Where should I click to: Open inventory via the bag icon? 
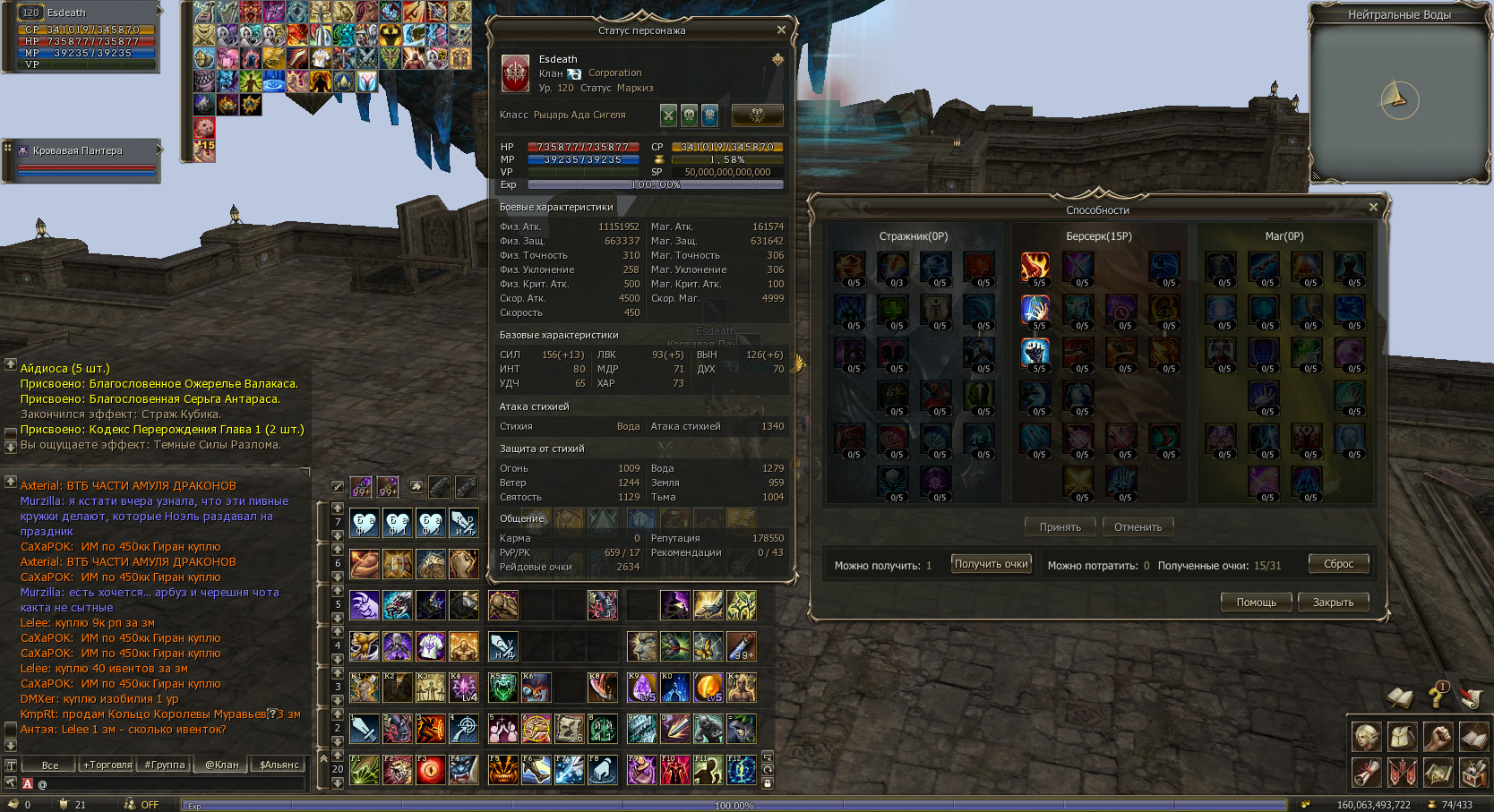1403,737
